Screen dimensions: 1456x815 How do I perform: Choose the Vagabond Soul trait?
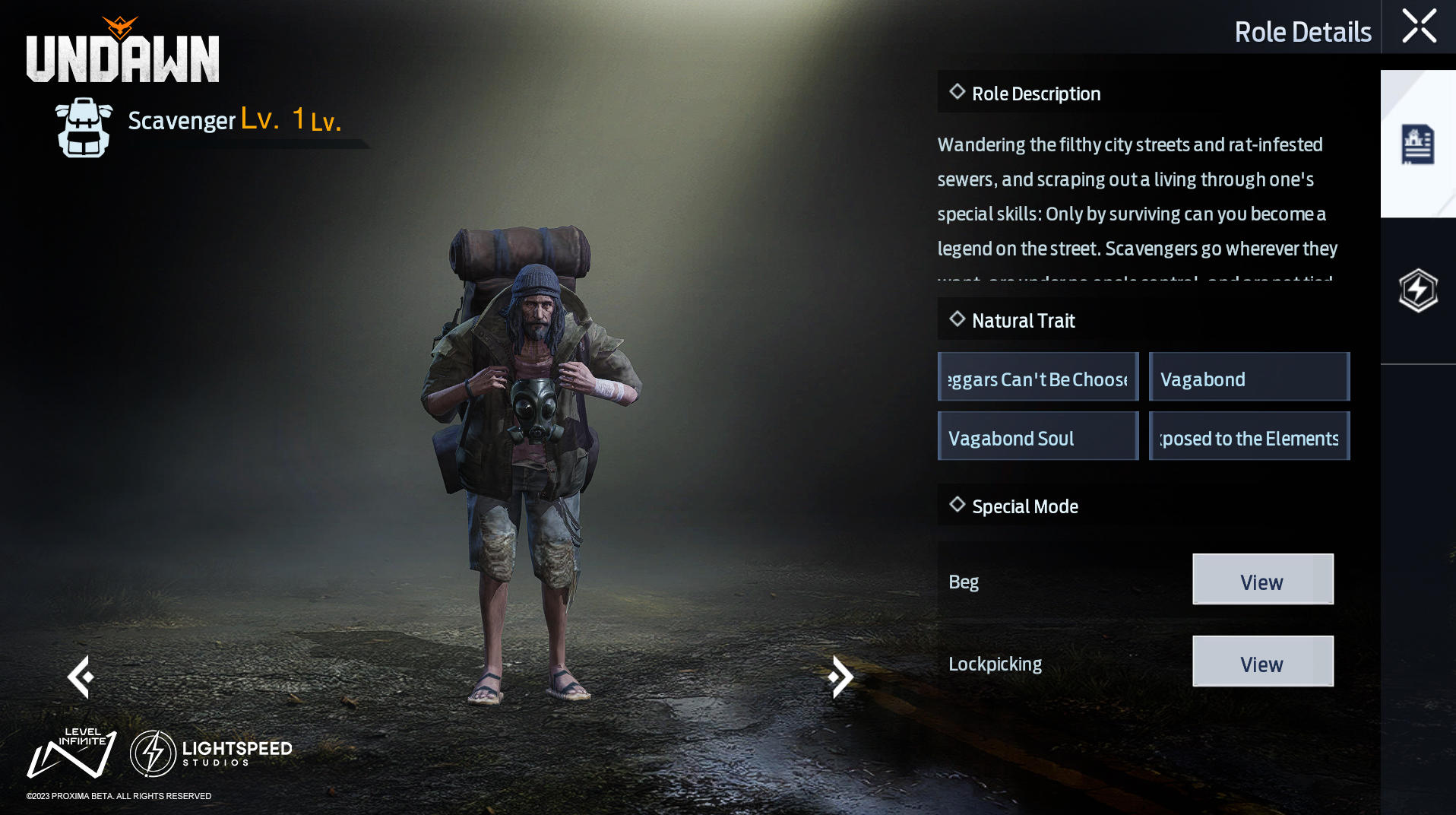tap(1038, 436)
